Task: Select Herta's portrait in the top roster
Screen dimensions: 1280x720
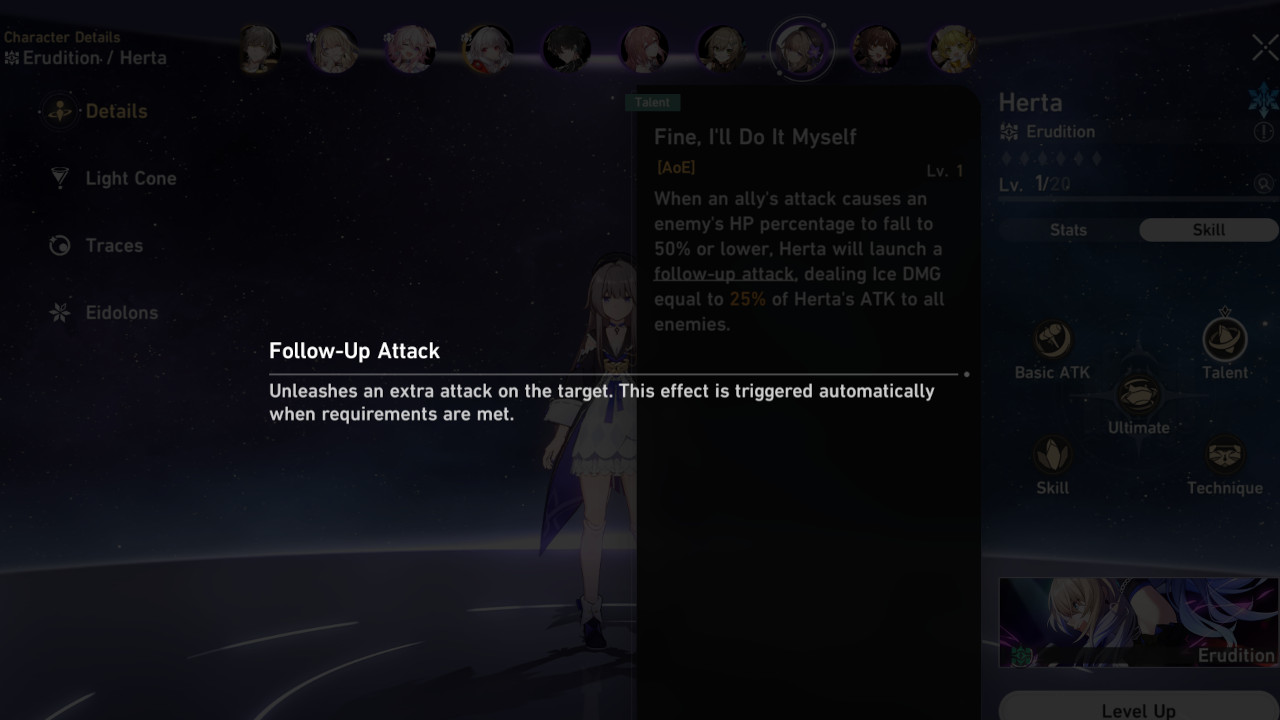Action: [801, 48]
